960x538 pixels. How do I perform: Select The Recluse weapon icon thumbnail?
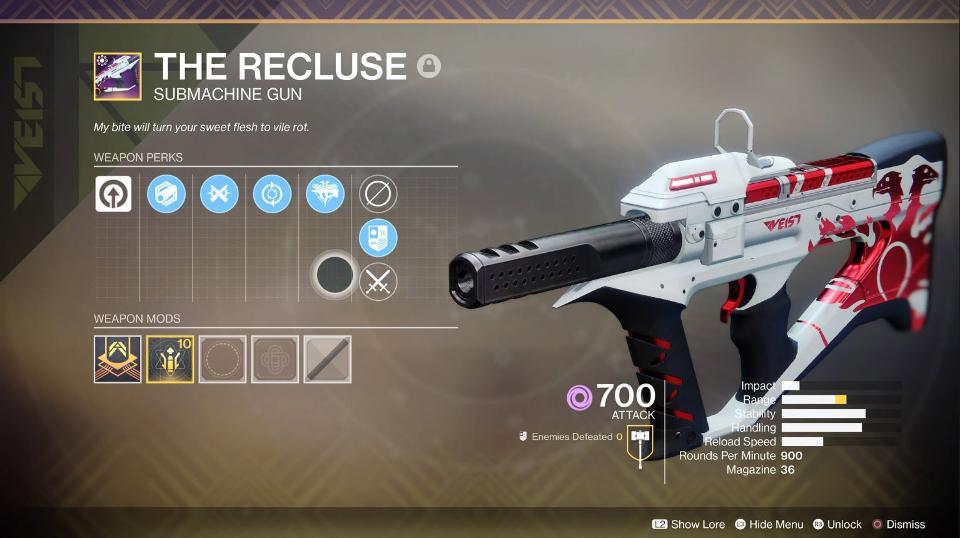[117, 76]
